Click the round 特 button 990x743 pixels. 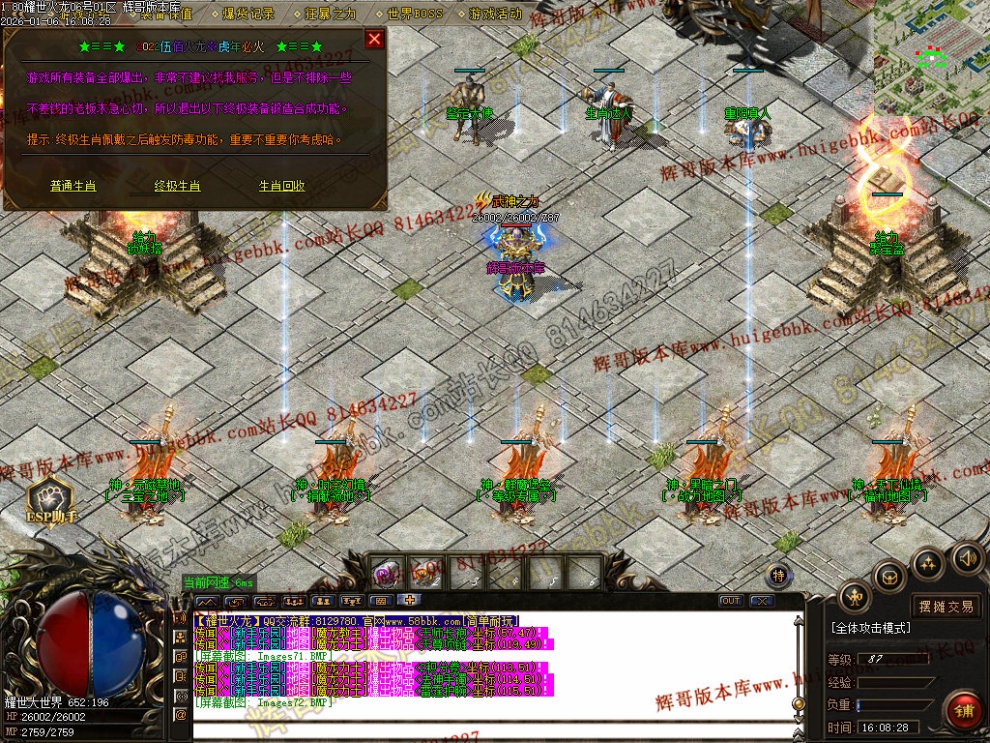(779, 575)
